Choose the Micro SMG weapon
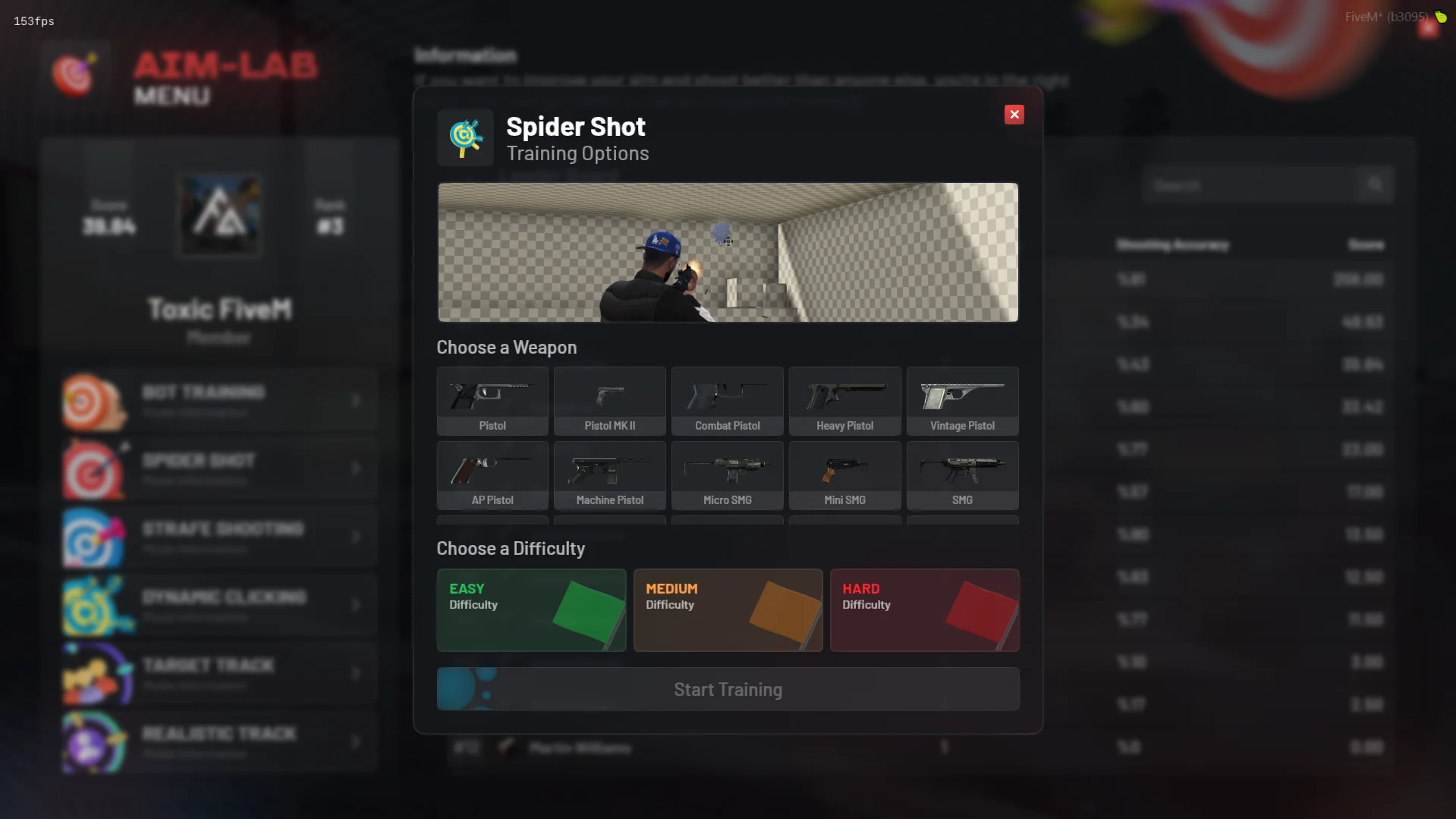 point(727,476)
